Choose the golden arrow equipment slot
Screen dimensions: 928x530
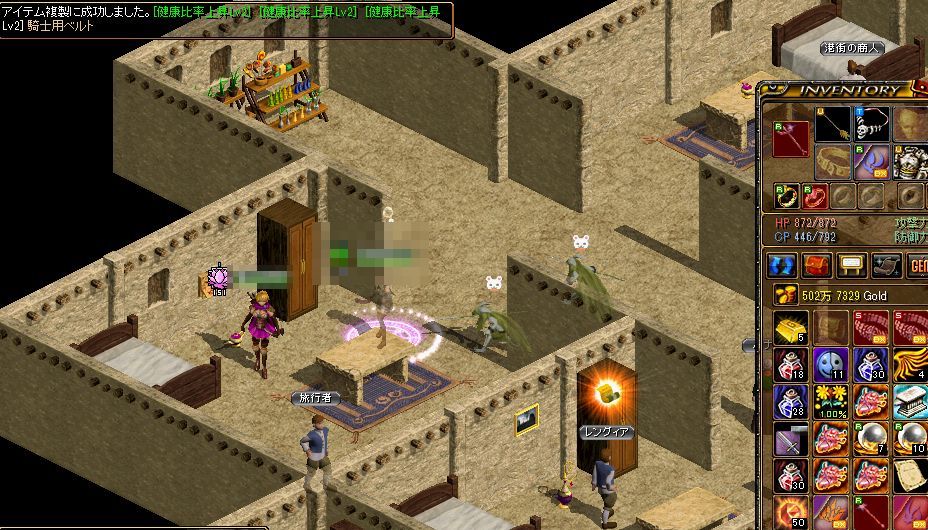832,124
